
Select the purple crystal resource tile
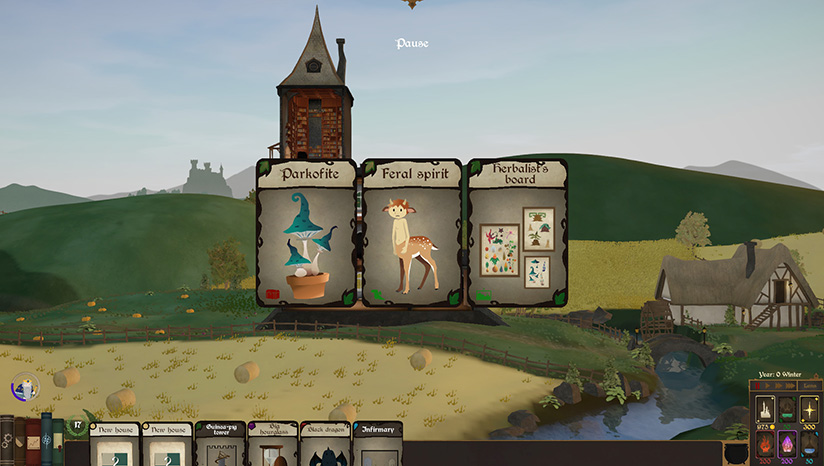pyautogui.click(x=787, y=444)
